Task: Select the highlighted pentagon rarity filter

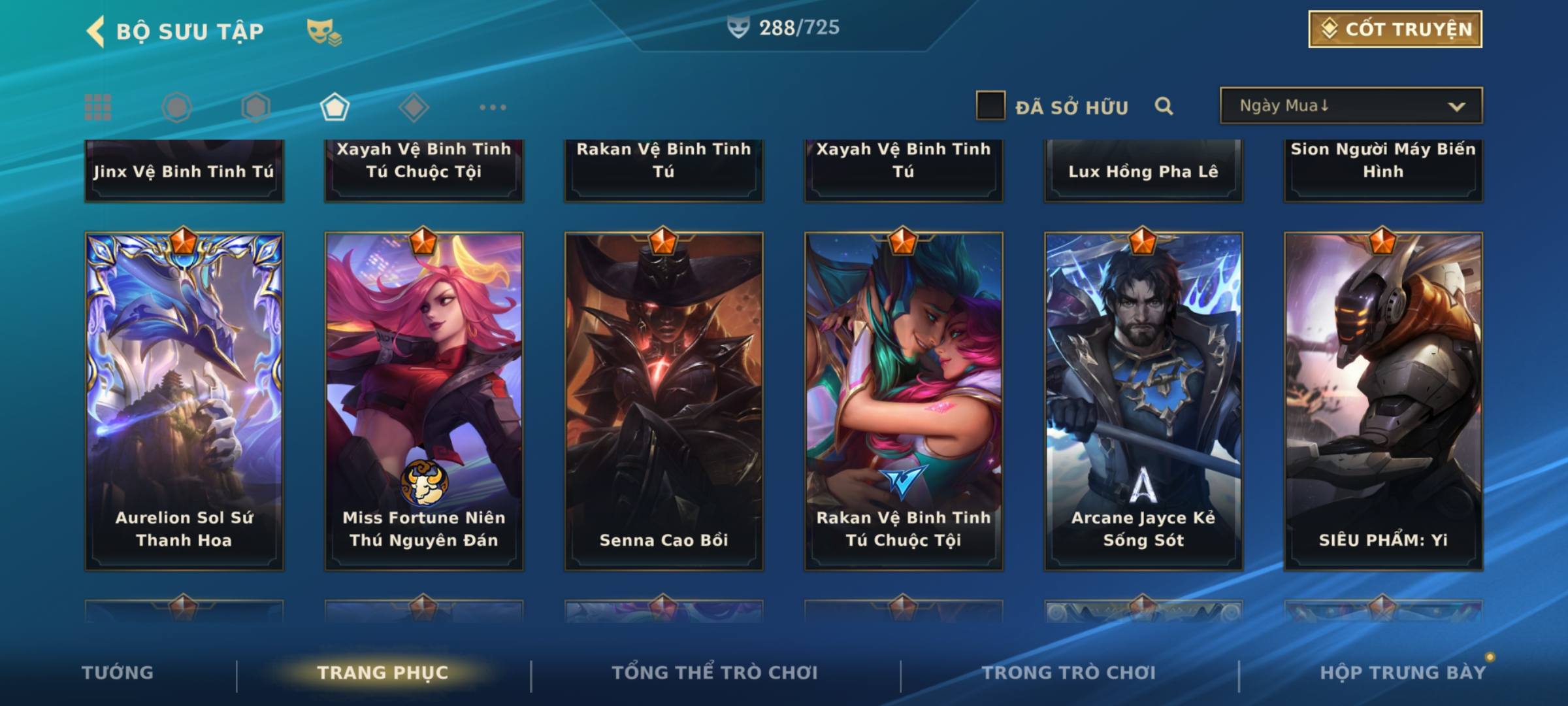Action: (x=335, y=107)
